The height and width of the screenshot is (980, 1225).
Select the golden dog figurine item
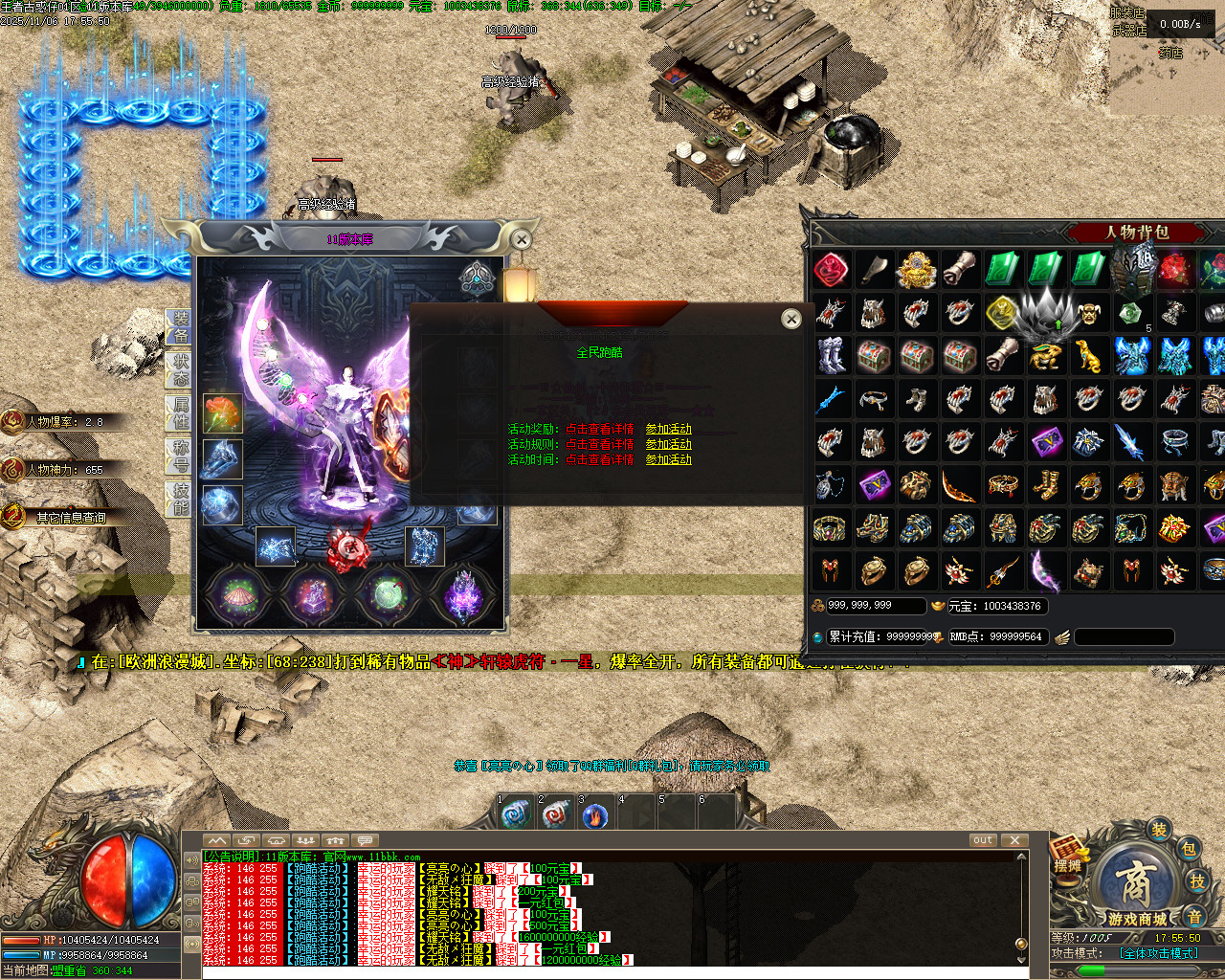[x=1088, y=356]
